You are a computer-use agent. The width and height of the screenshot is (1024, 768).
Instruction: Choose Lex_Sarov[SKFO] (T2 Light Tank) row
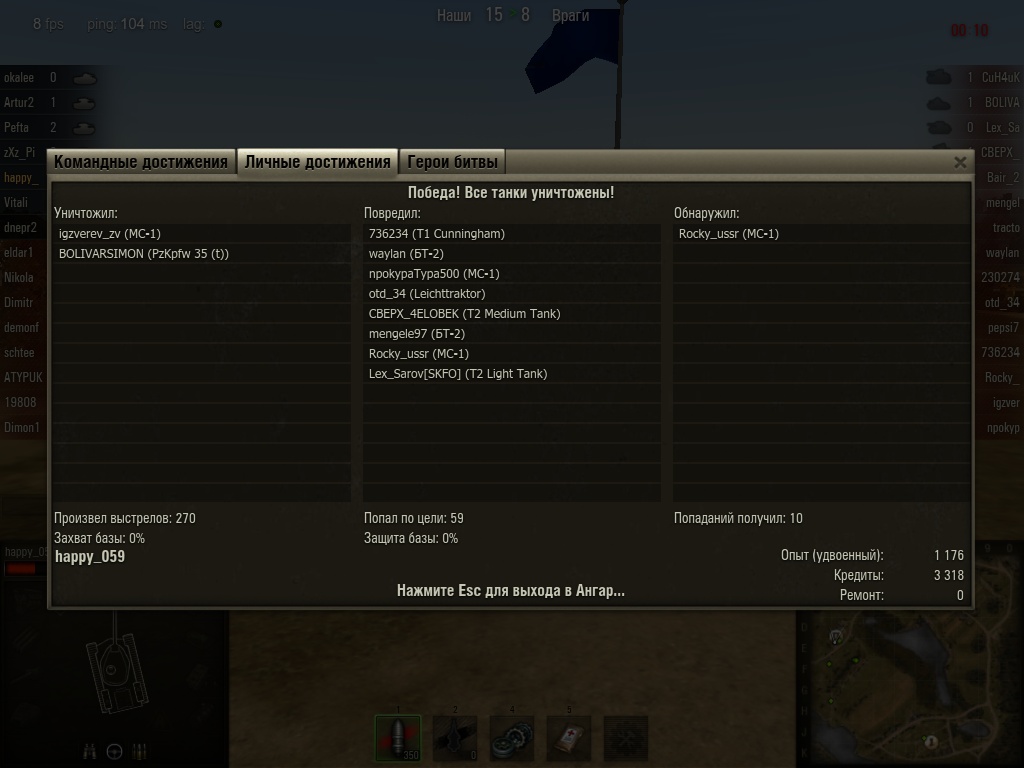point(458,374)
